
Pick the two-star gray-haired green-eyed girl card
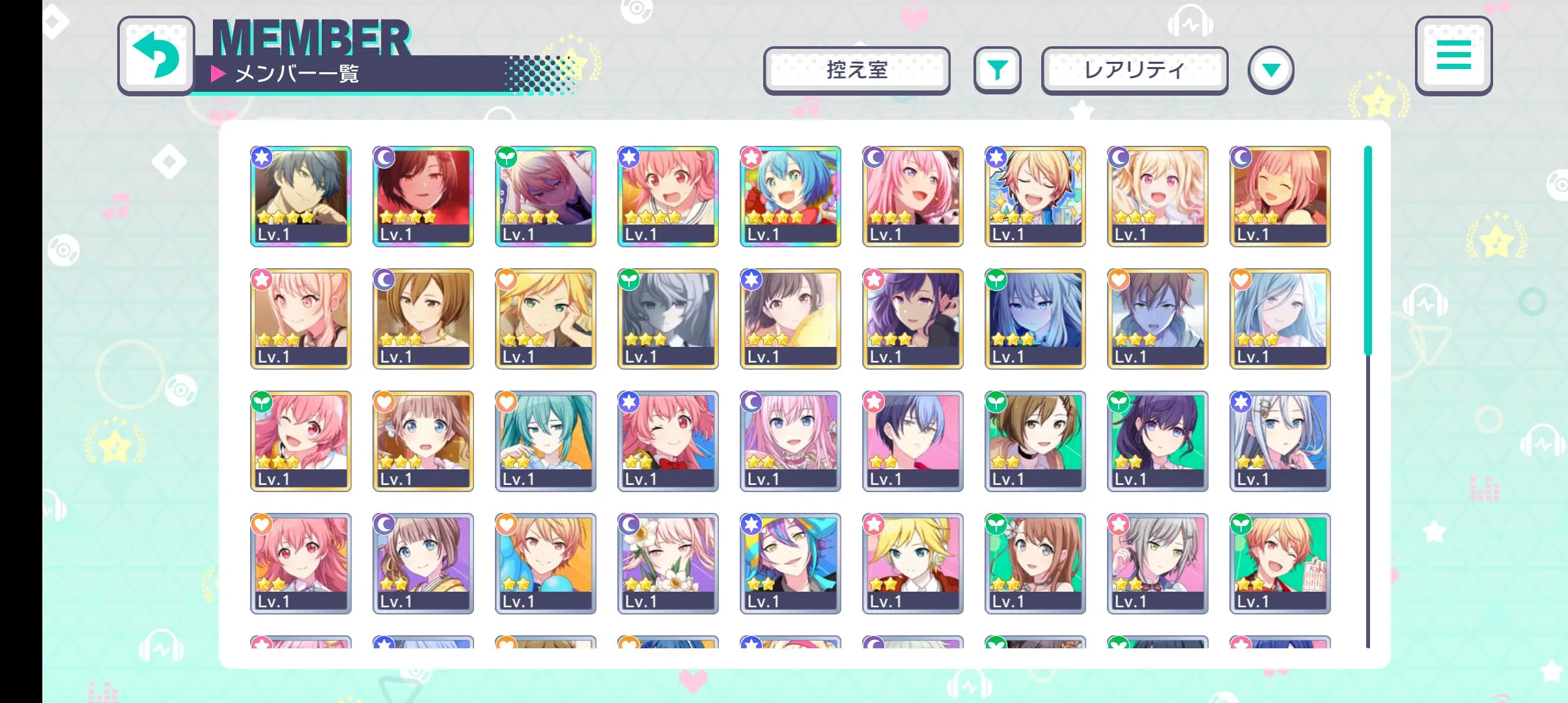coord(1158,564)
